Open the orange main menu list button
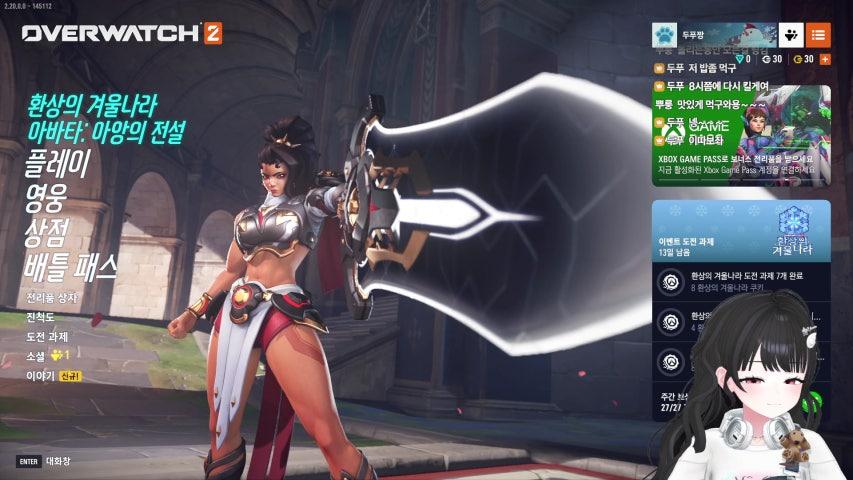 818,34
